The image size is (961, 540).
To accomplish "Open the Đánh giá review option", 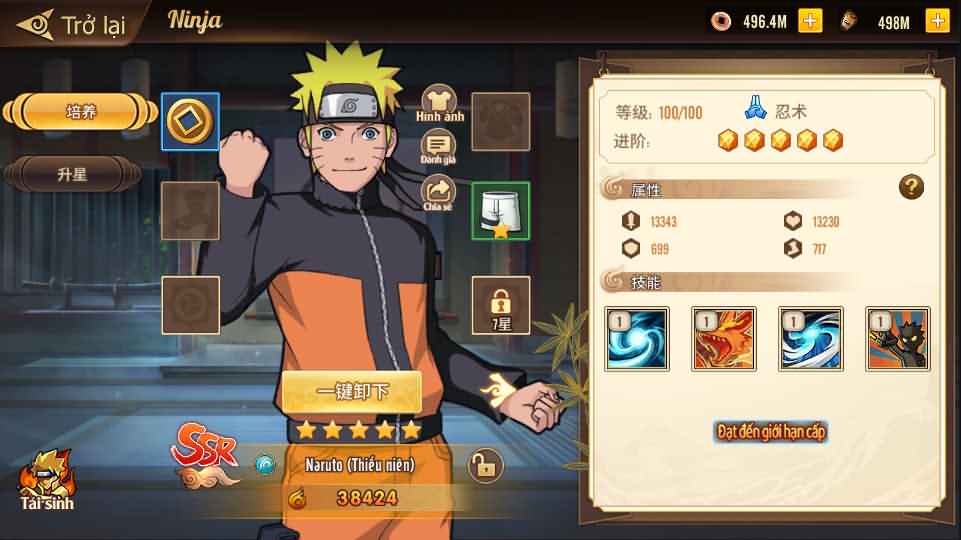I will pos(439,147).
